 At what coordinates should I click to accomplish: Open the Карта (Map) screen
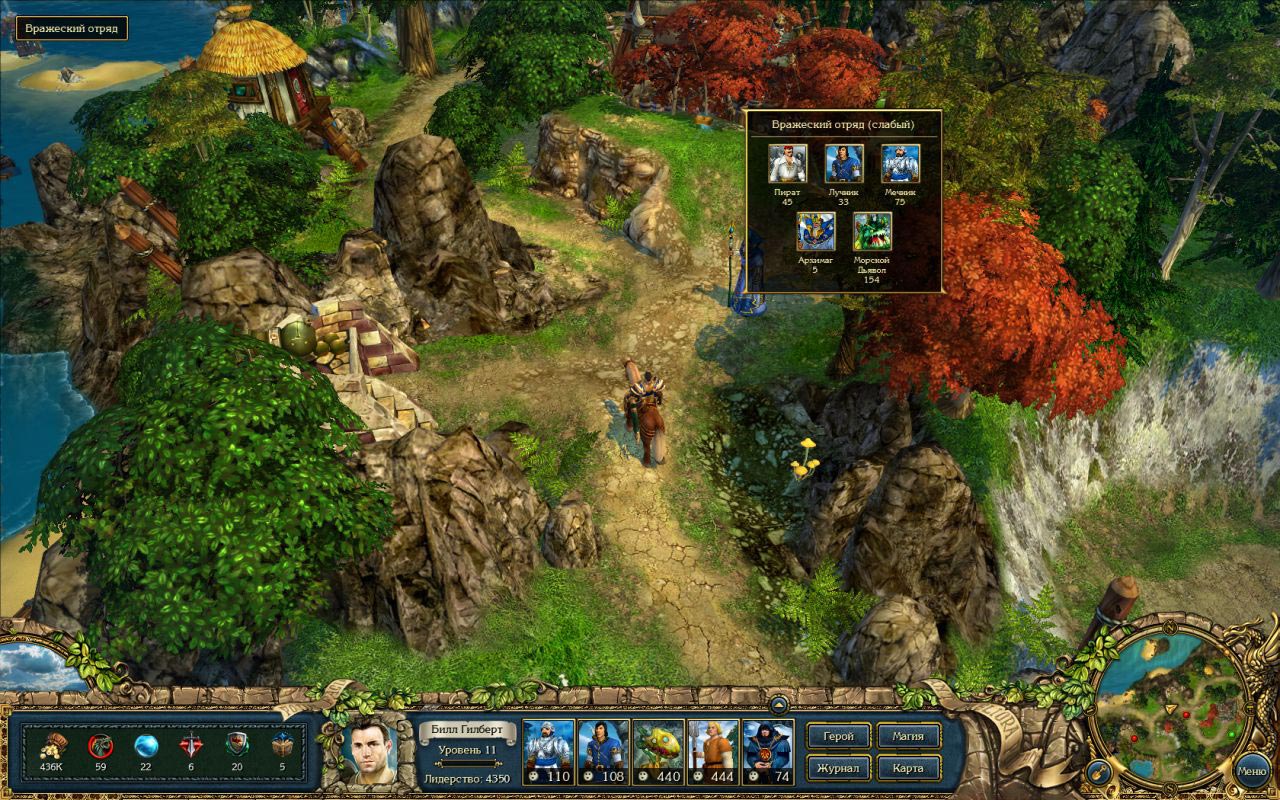coord(908,769)
